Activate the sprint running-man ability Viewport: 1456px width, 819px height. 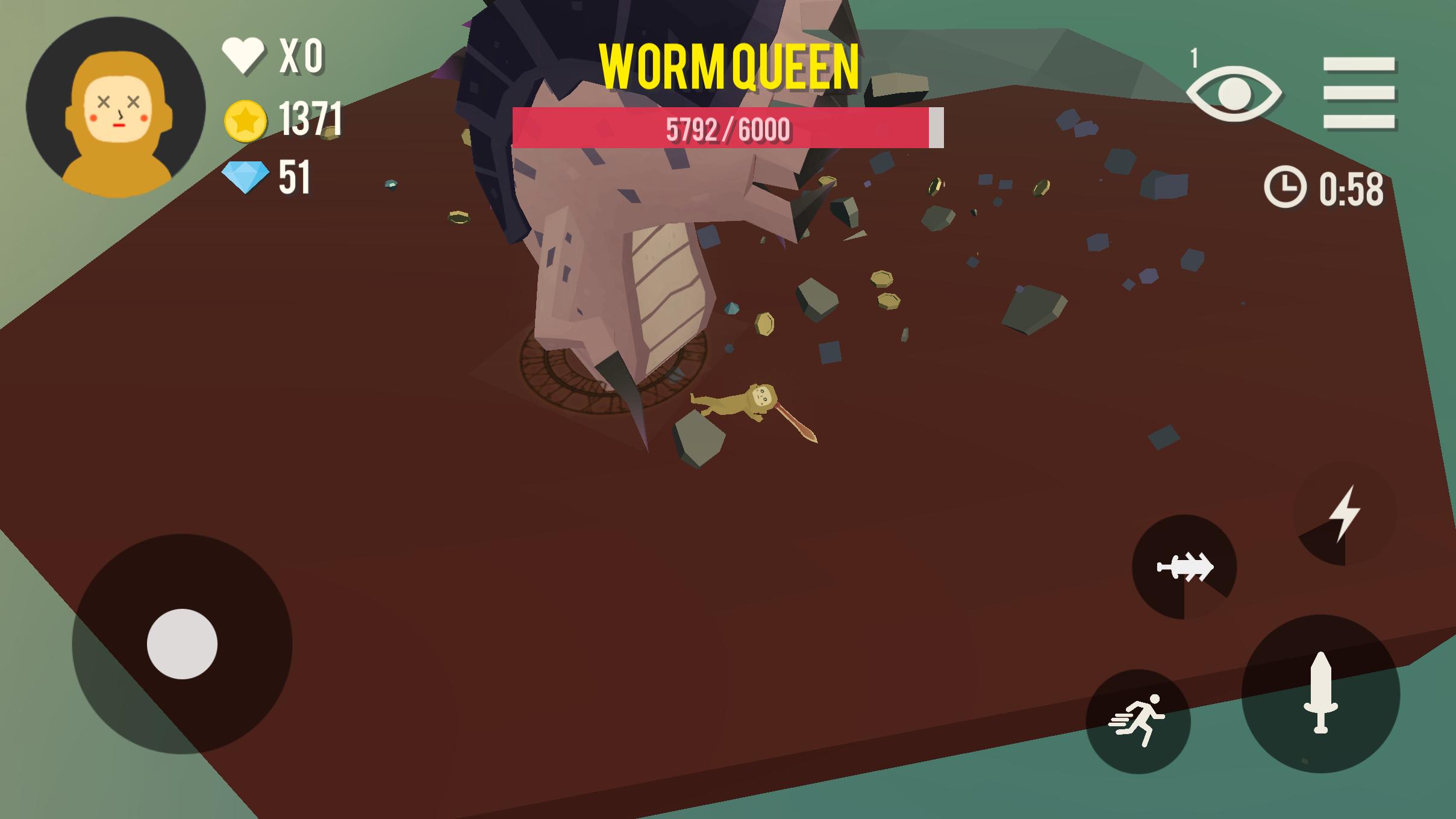pos(1138,721)
